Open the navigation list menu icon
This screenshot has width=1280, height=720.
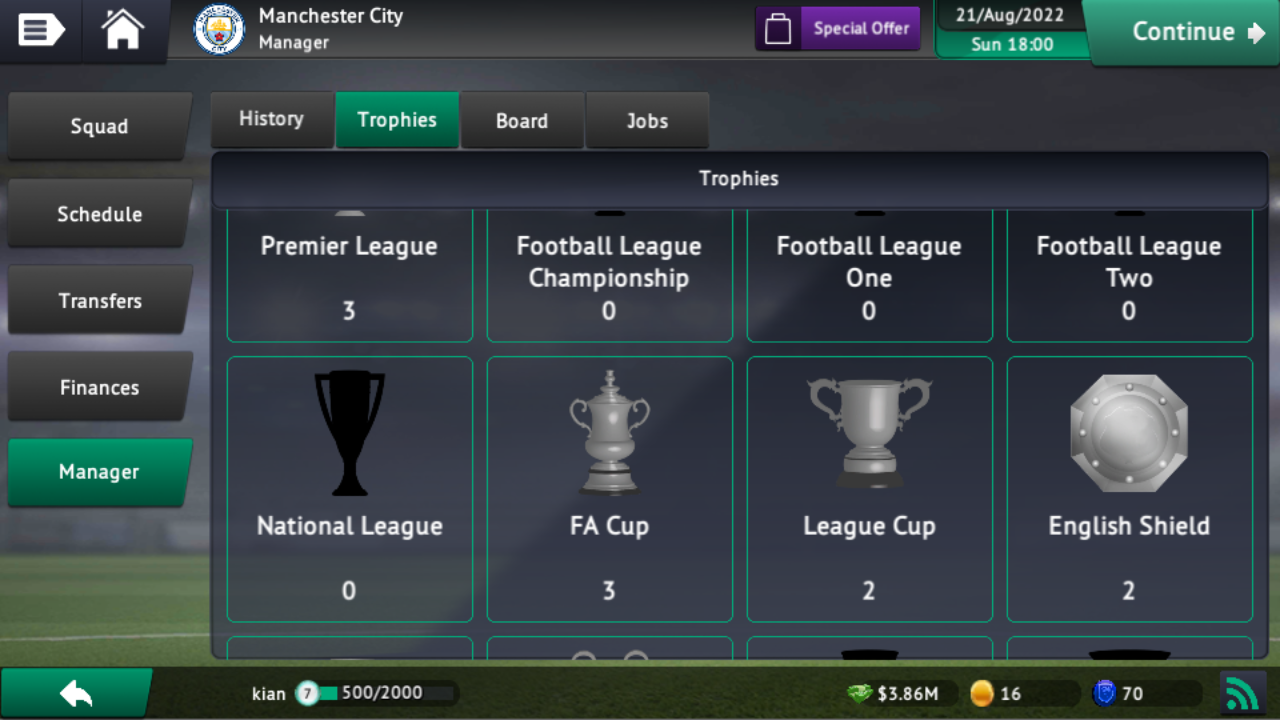click(38, 30)
